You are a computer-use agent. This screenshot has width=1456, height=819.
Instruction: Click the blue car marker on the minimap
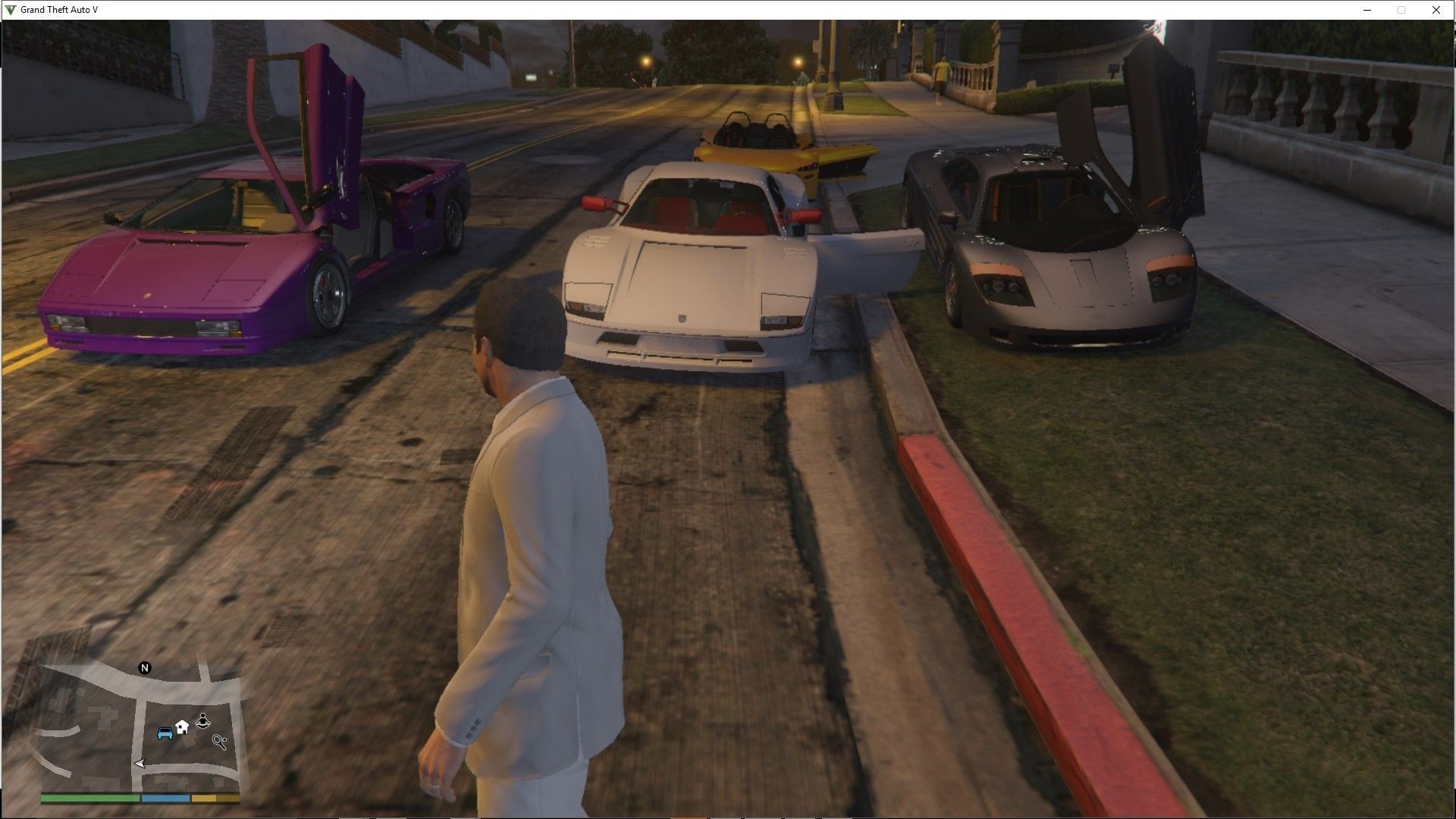coord(165,733)
